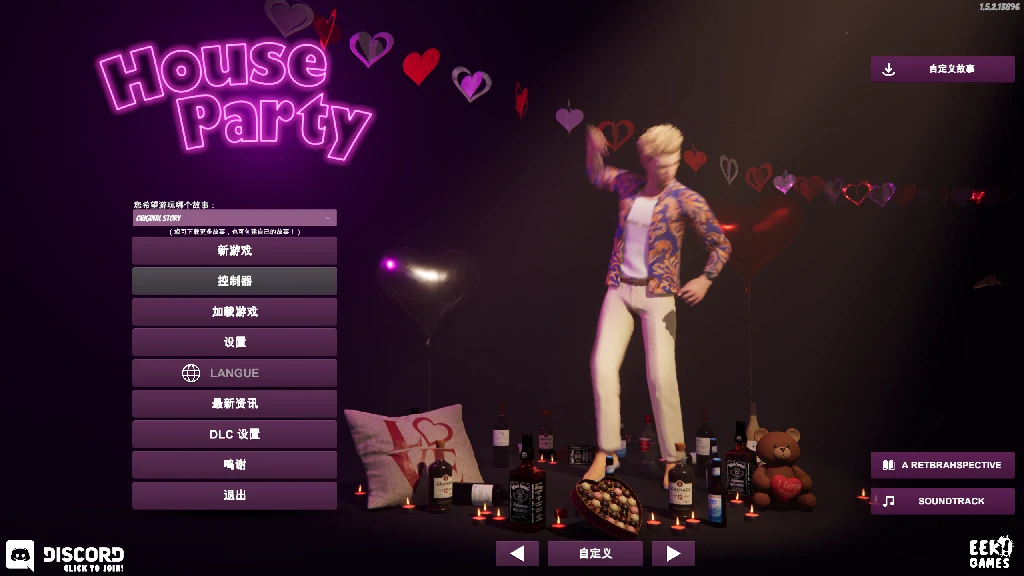
Task: Show the credits (鸣谢)
Action: 234,465
